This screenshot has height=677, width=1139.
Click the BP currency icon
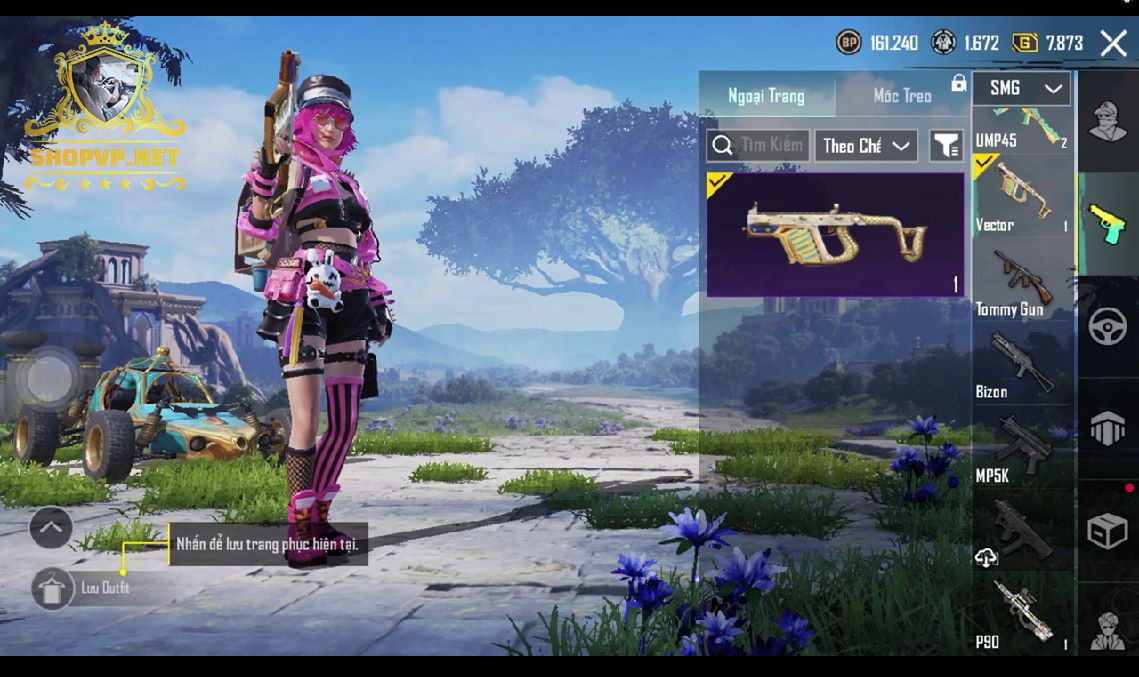[849, 43]
